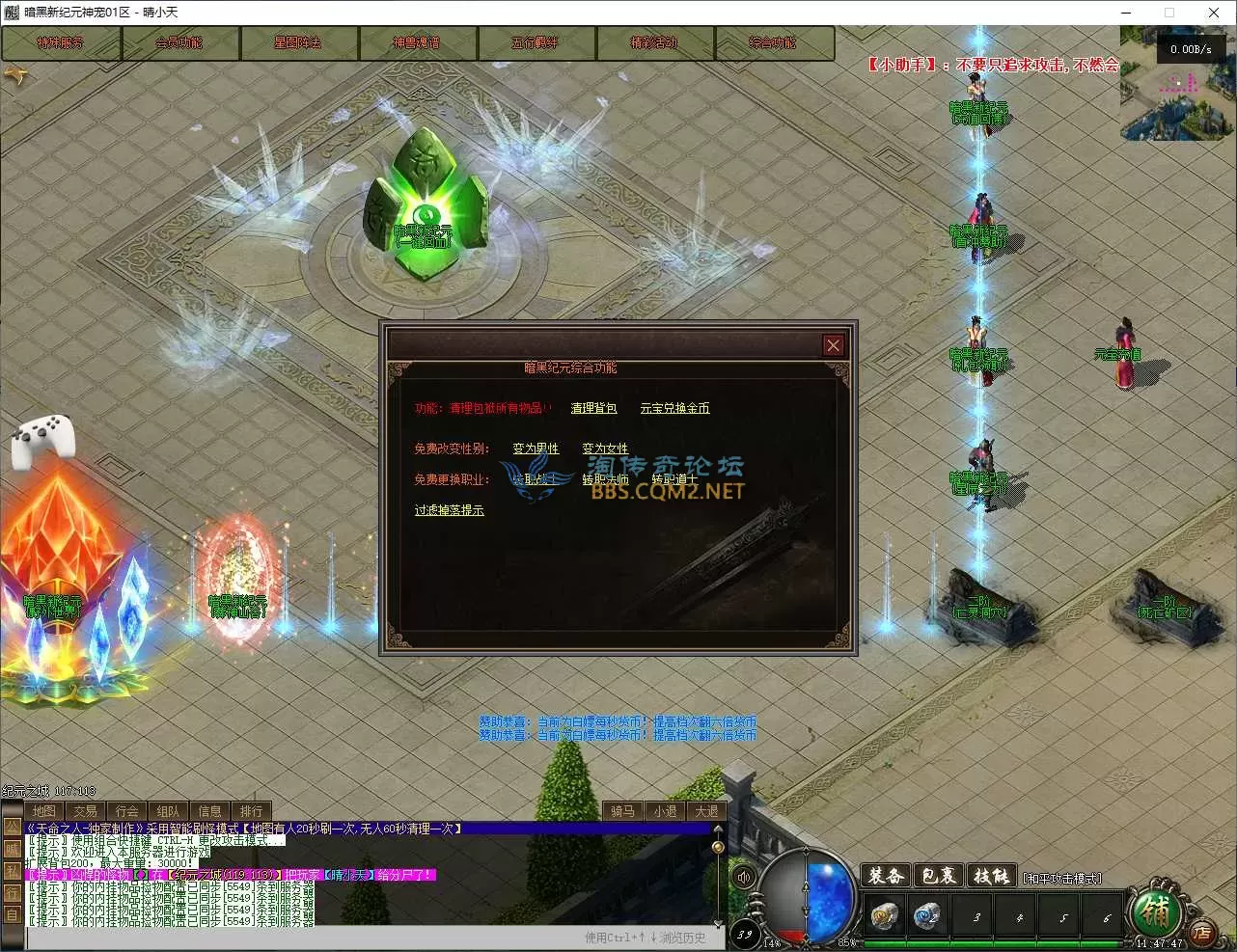Close the 暗黑纪元综合功能 dialog
The width and height of the screenshot is (1237, 952).
pyautogui.click(x=834, y=345)
